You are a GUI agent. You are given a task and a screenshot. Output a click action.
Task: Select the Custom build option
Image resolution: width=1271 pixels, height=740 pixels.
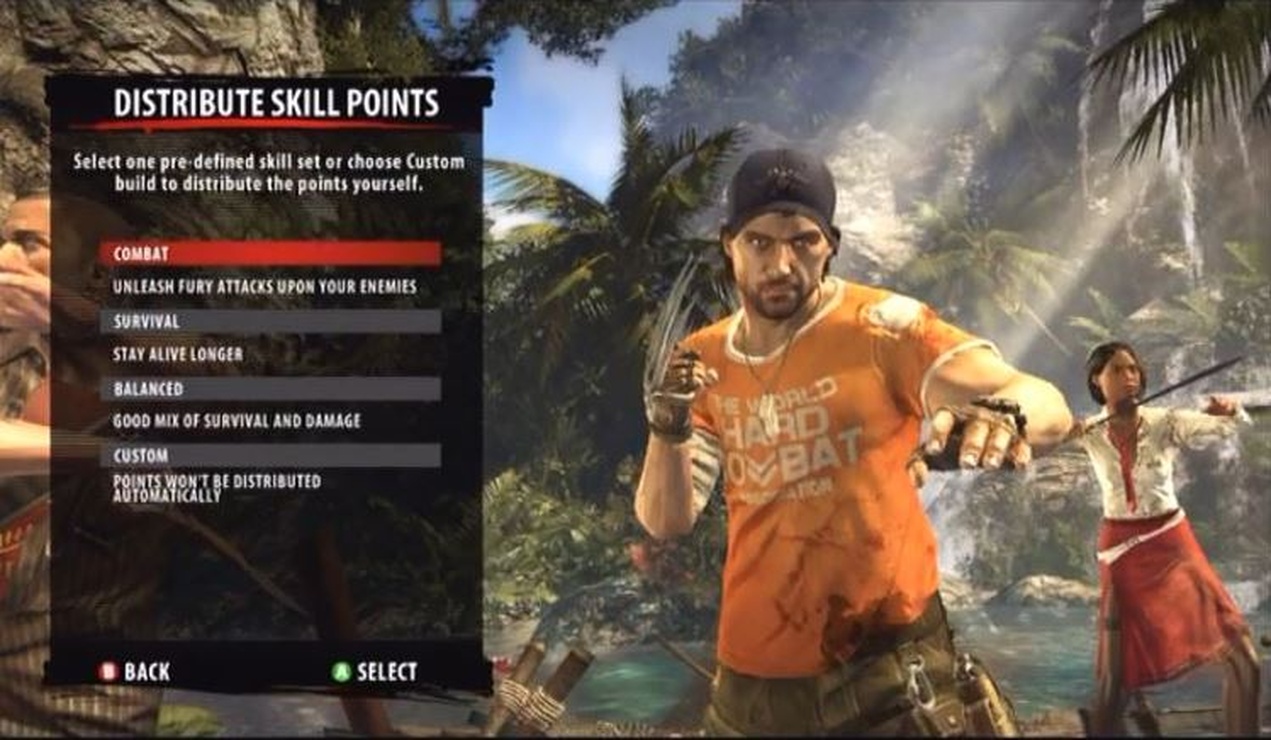[269, 455]
